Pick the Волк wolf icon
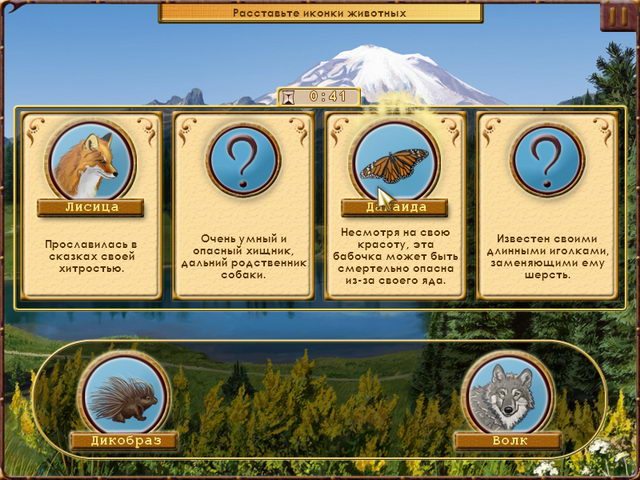Screen dimensions: 640x480 [x=506, y=395]
